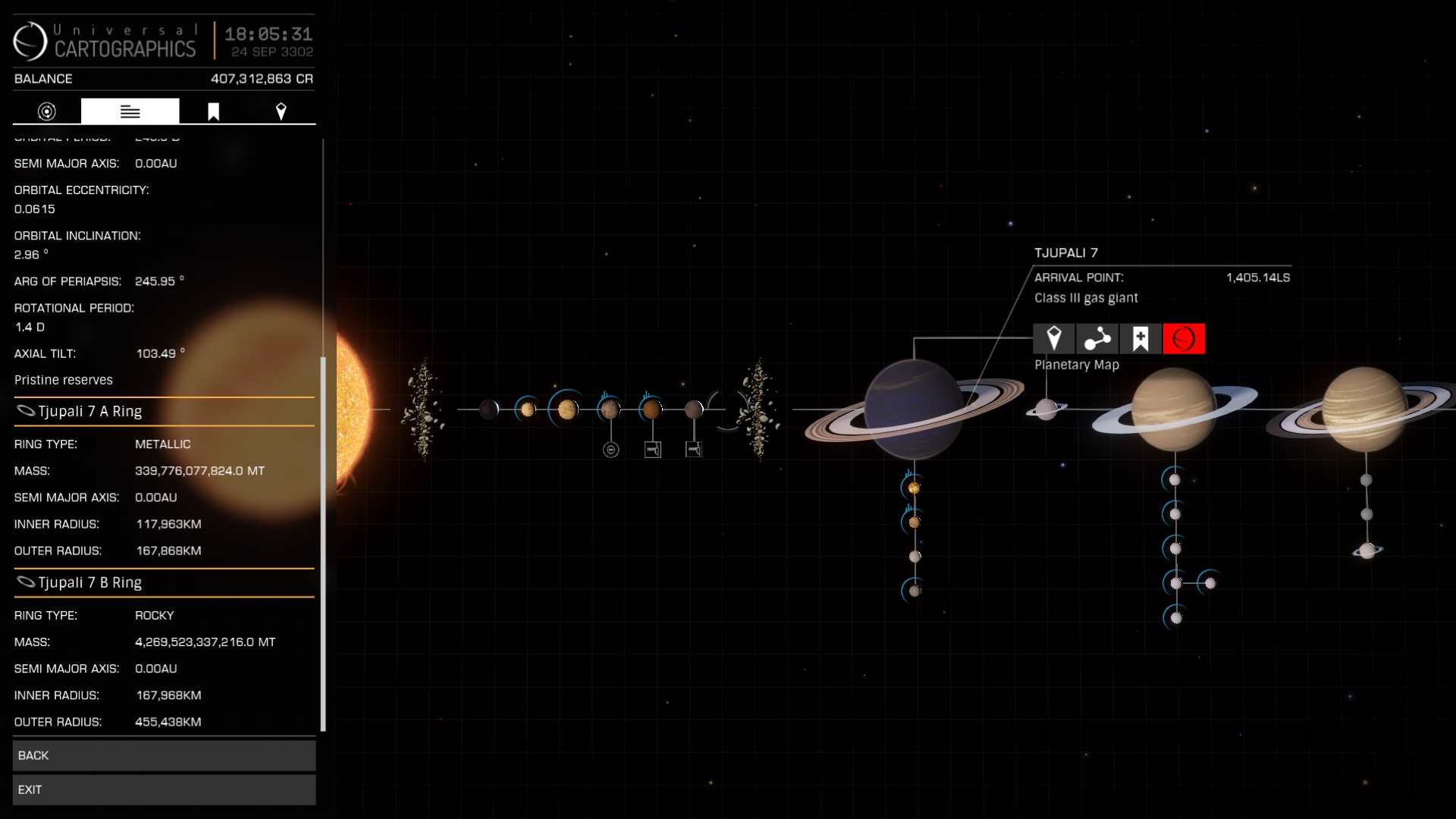Open the bookmarks tab in left panel
The height and width of the screenshot is (819, 1456).
[x=214, y=111]
